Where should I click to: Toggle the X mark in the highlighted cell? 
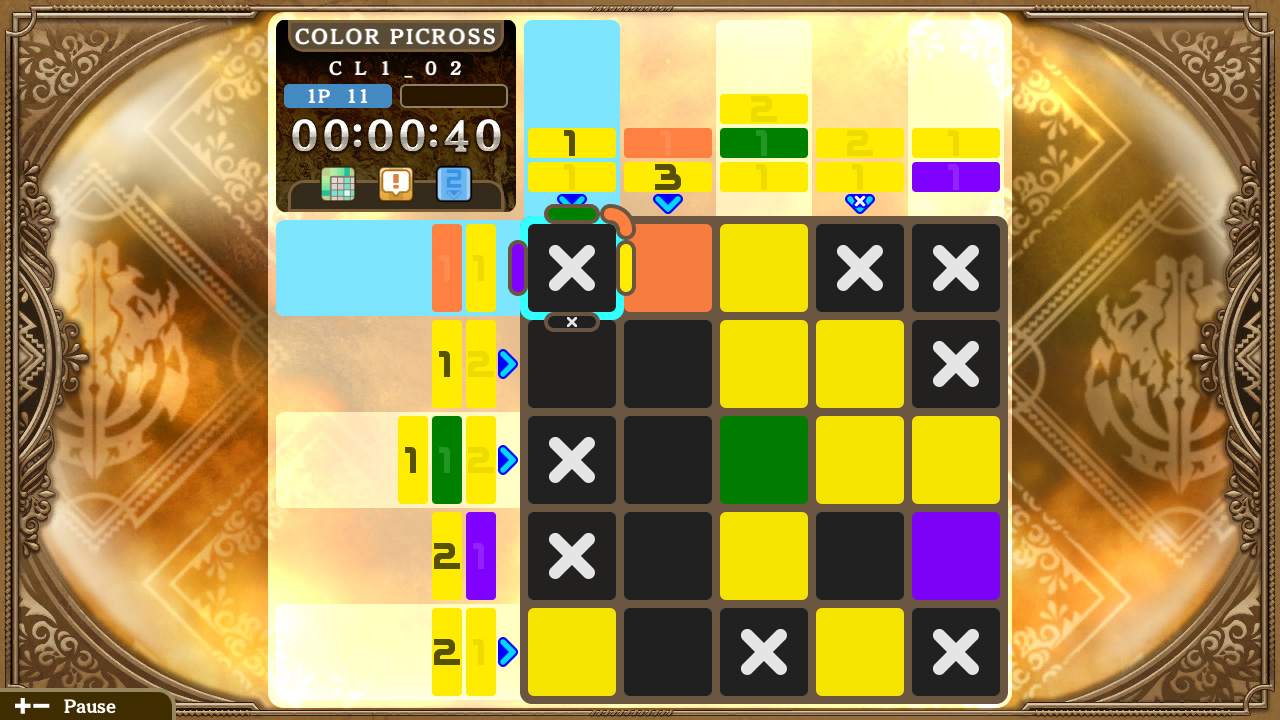[x=571, y=267]
